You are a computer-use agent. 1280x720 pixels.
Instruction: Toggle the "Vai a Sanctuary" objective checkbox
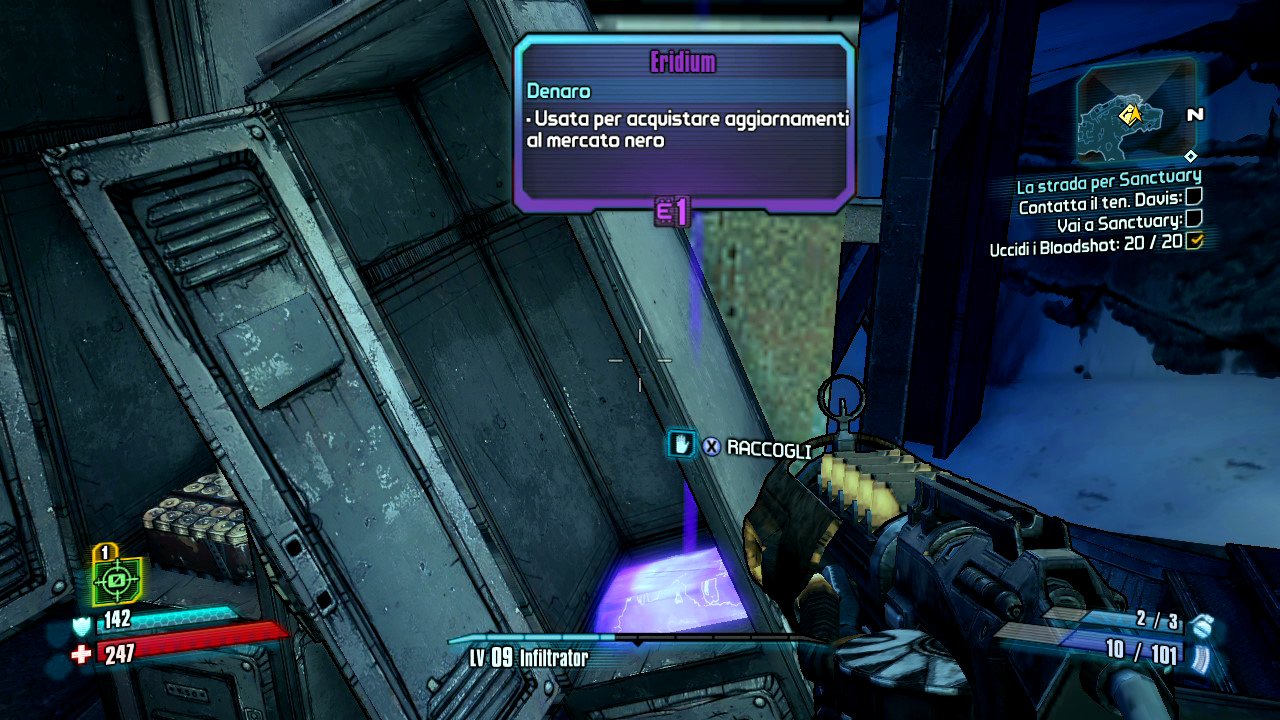tap(1193, 220)
